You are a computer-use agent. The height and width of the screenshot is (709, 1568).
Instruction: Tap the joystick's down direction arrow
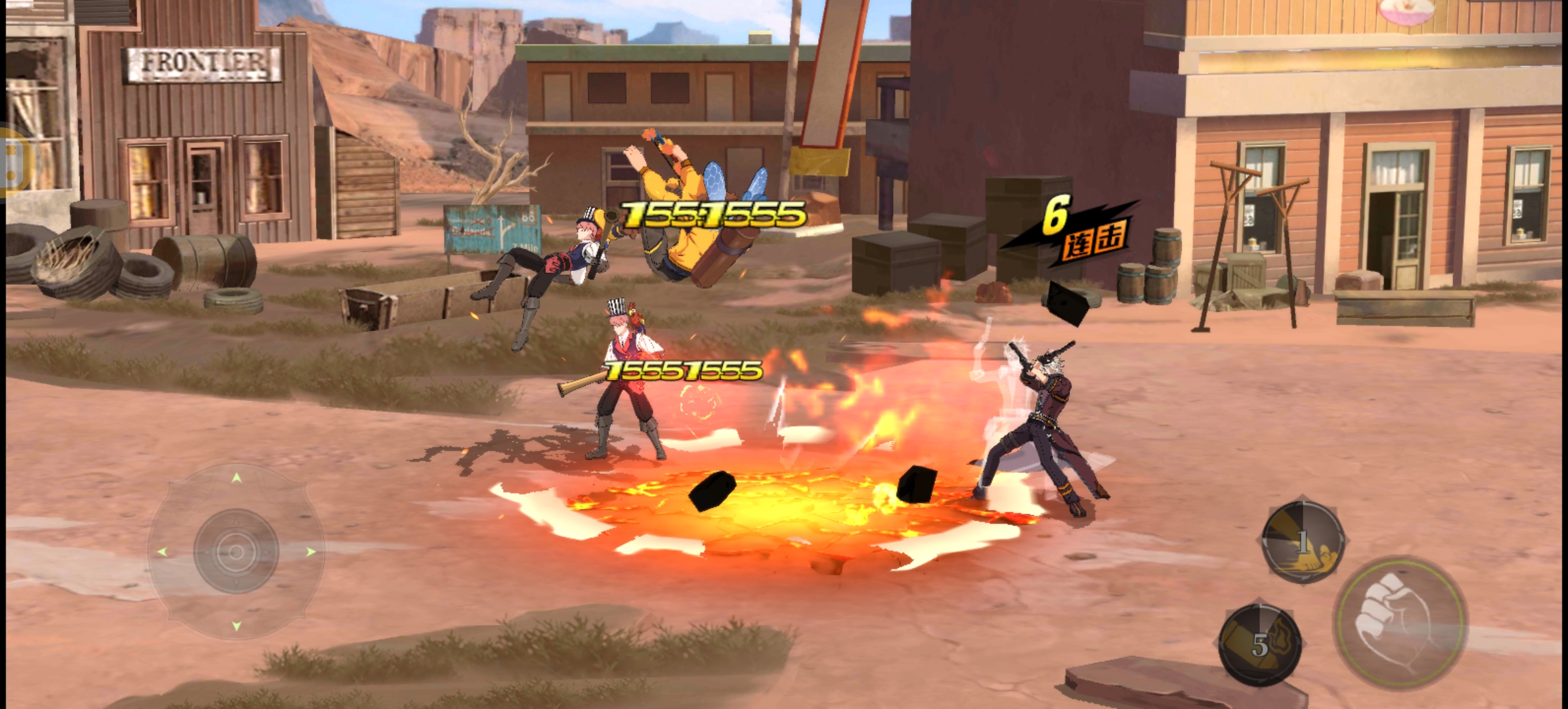[236, 626]
